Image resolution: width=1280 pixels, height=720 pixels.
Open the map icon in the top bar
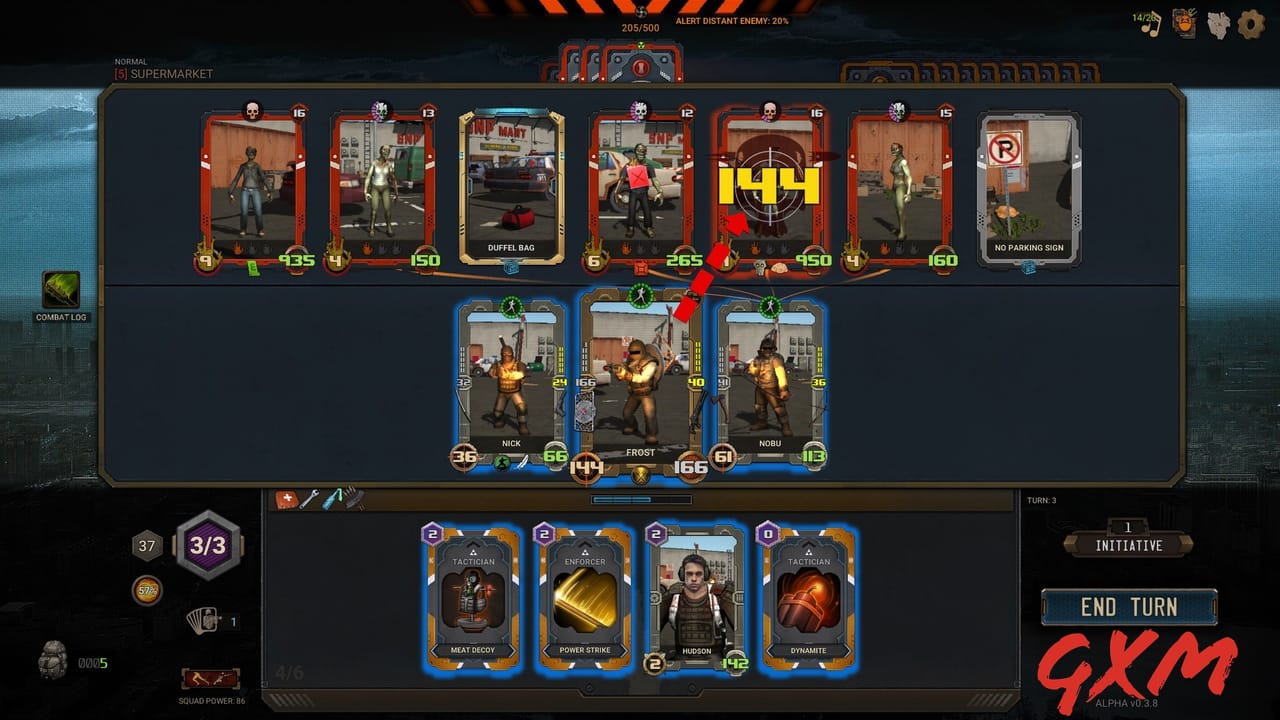click(x=1218, y=25)
